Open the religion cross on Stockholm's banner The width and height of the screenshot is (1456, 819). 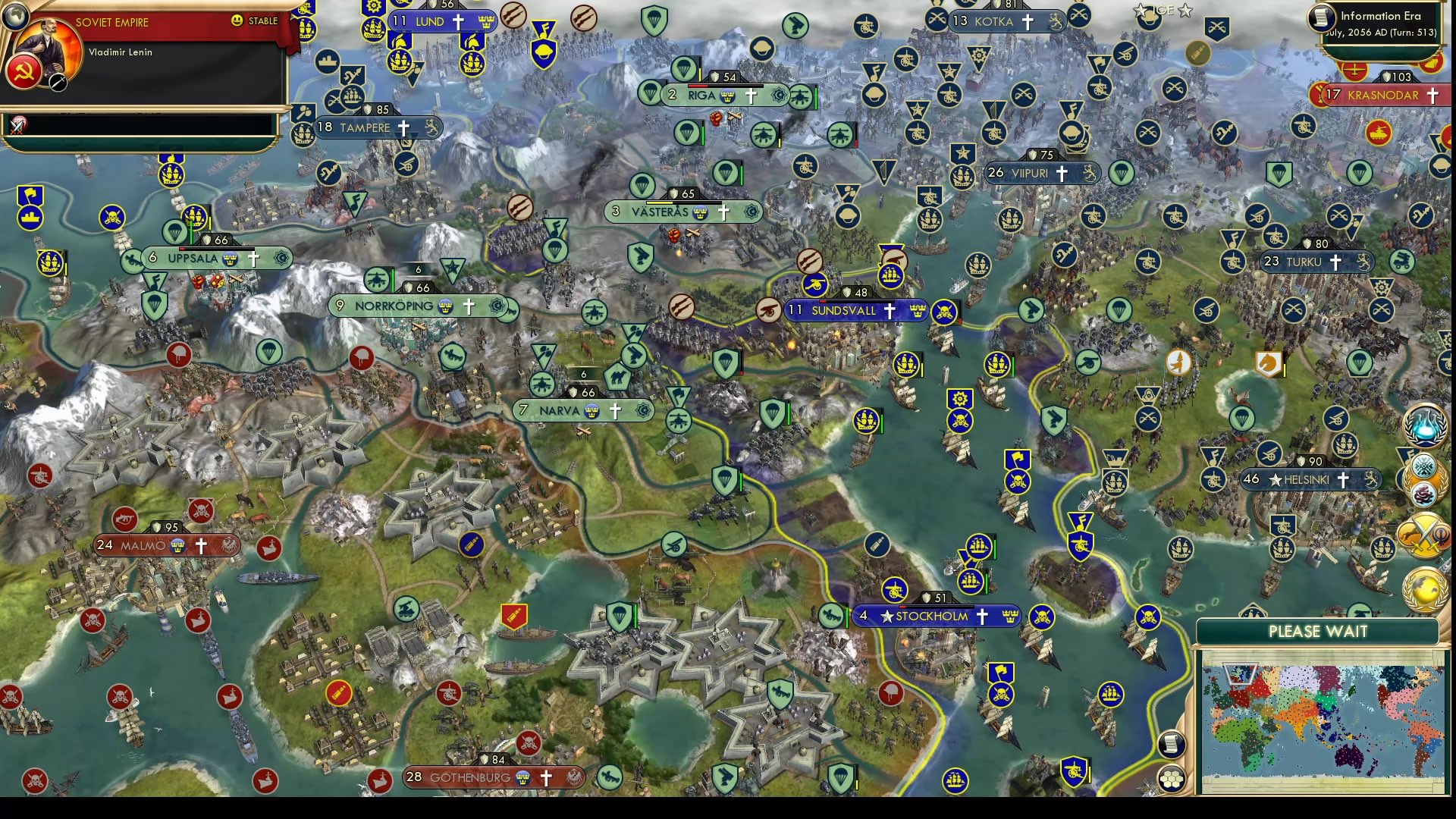983,616
